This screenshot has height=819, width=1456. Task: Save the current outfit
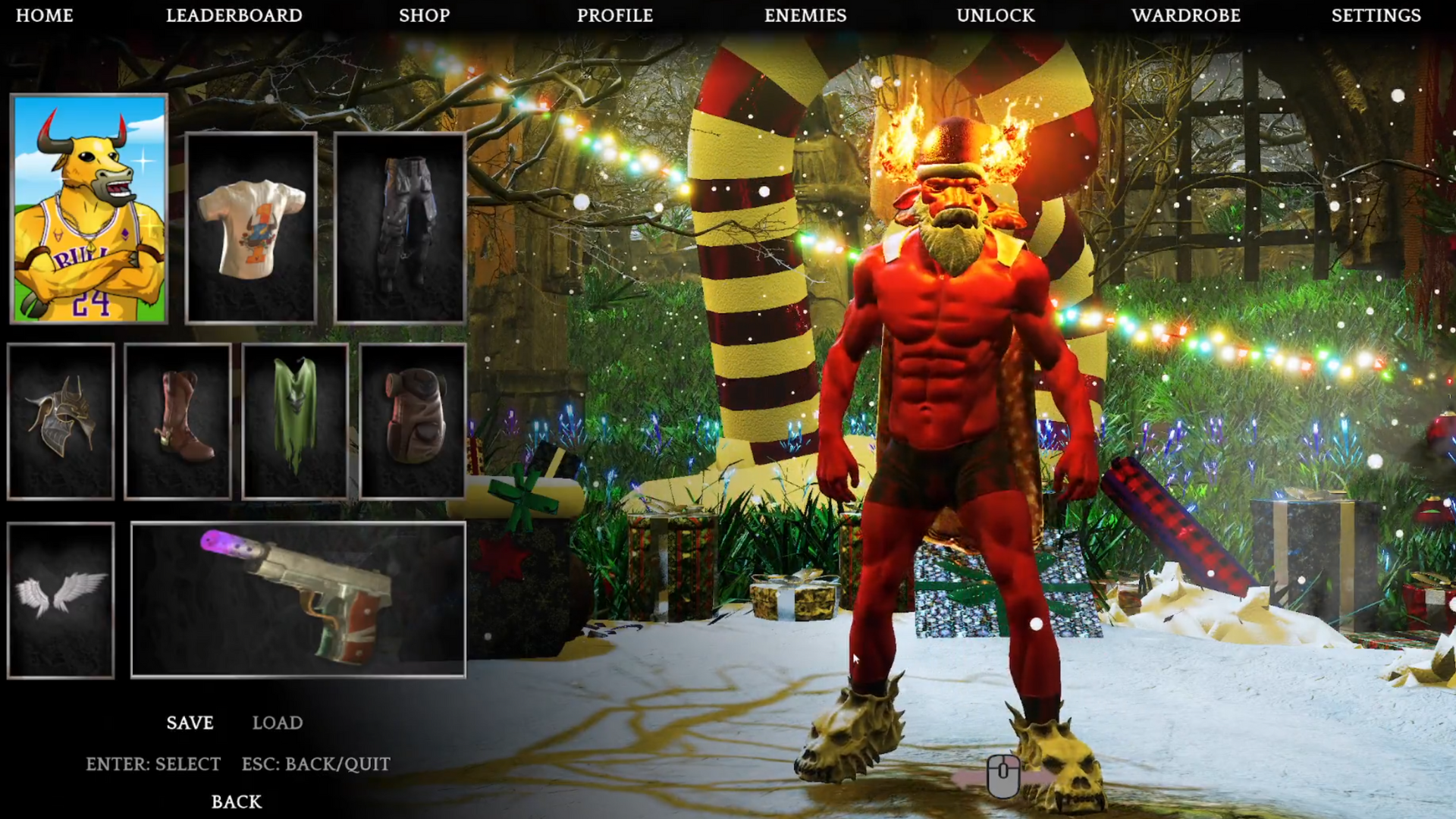[190, 723]
